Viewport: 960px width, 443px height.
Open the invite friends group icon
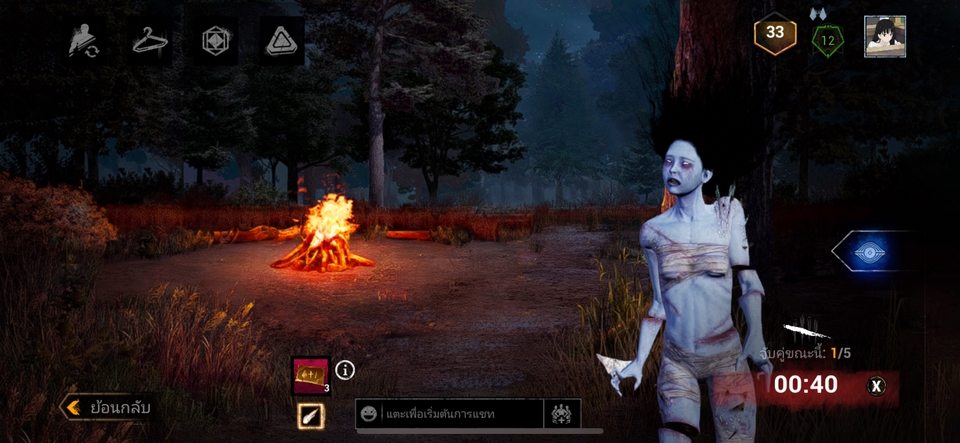click(561, 413)
